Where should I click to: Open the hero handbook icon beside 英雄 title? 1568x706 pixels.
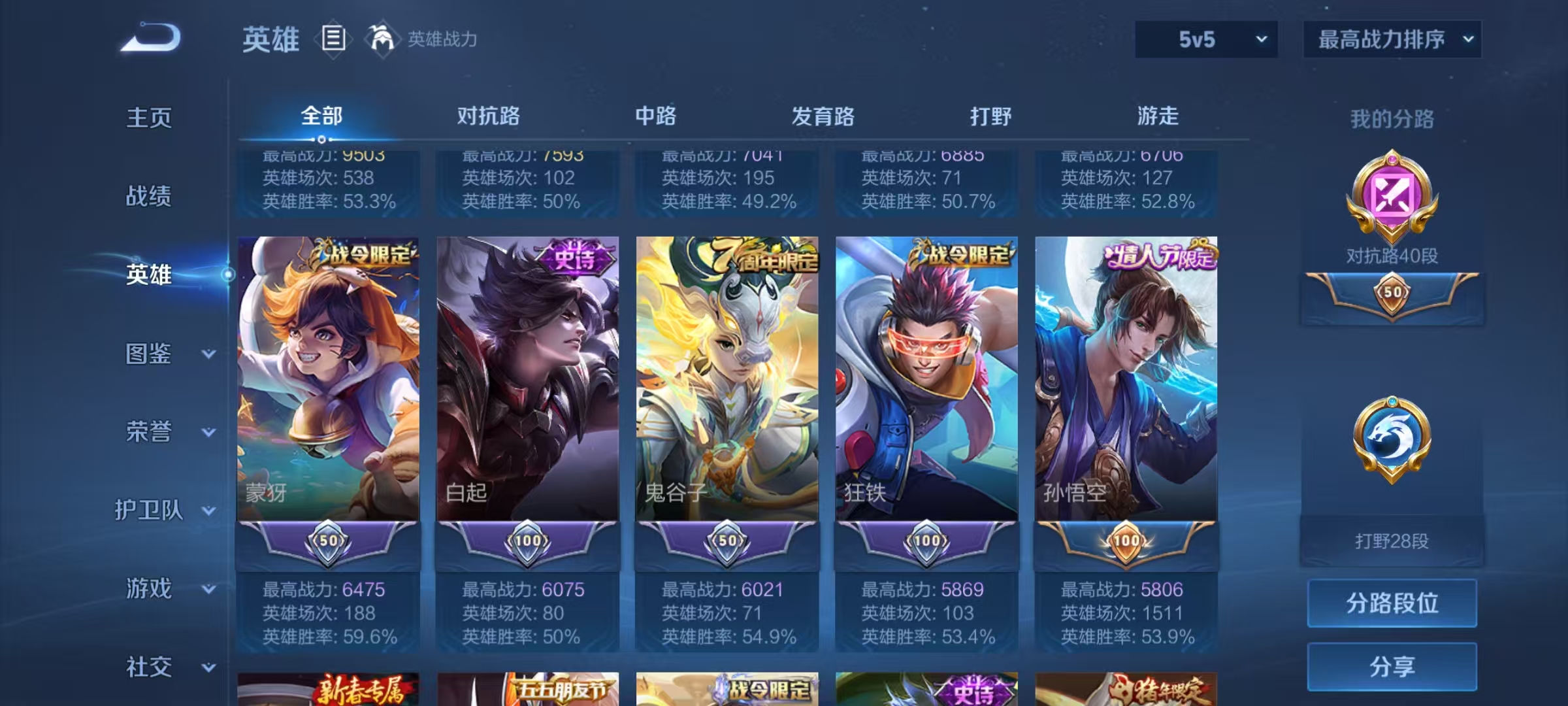point(335,39)
